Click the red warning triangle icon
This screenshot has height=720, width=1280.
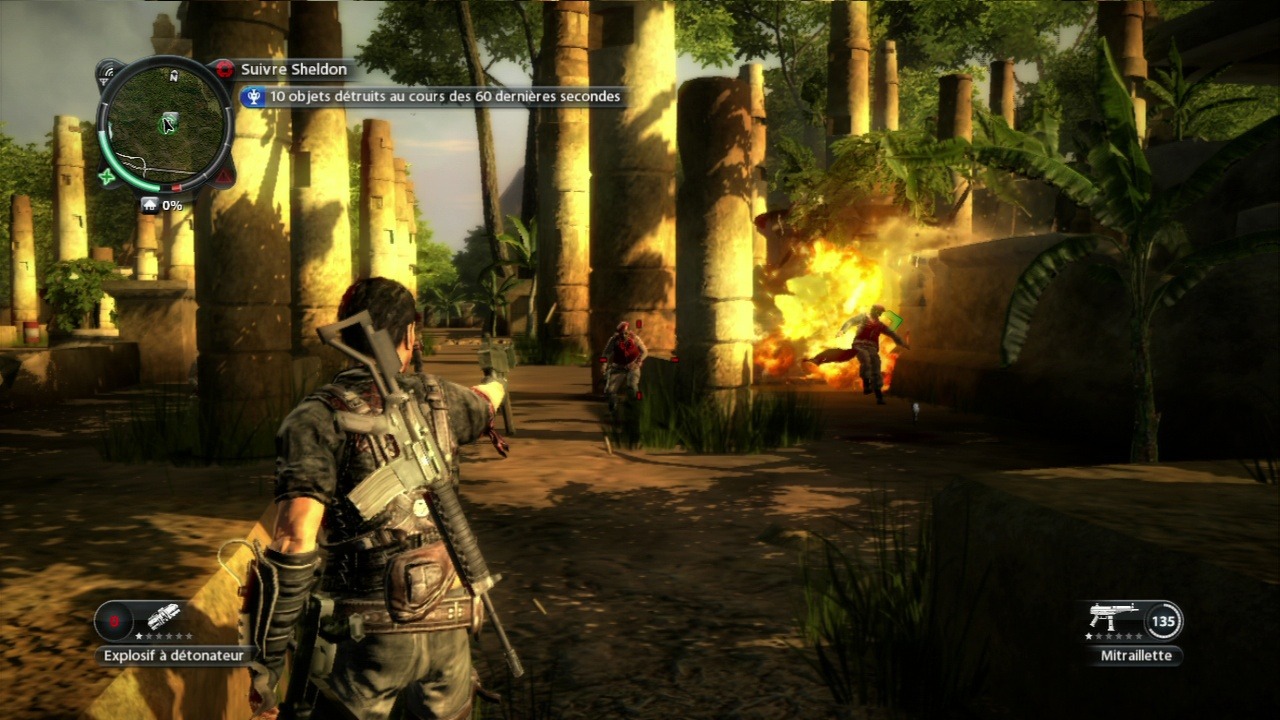pos(224,177)
